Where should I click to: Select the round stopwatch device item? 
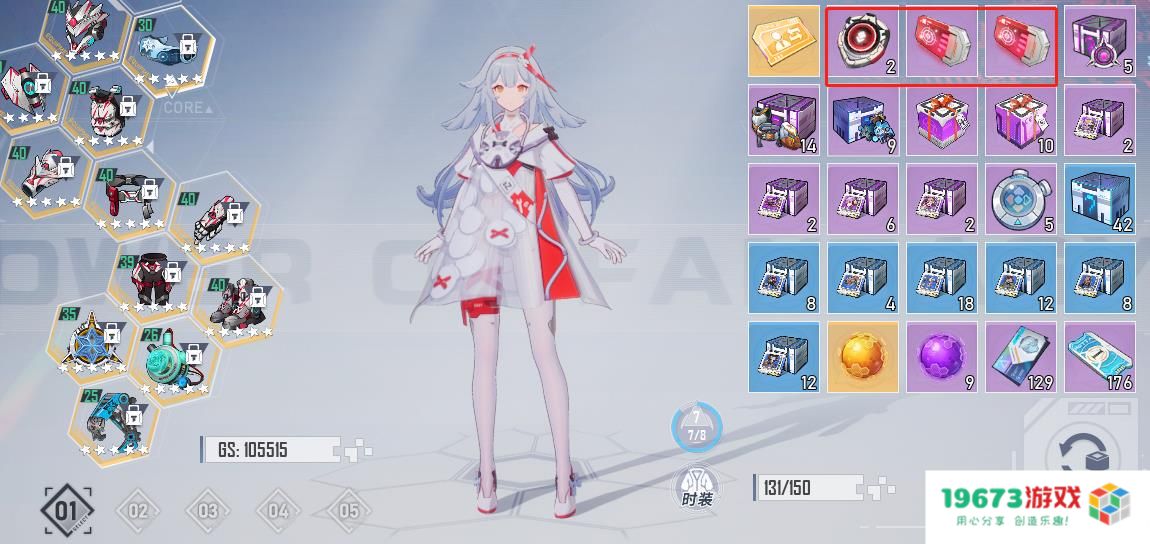coord(1020,199)
